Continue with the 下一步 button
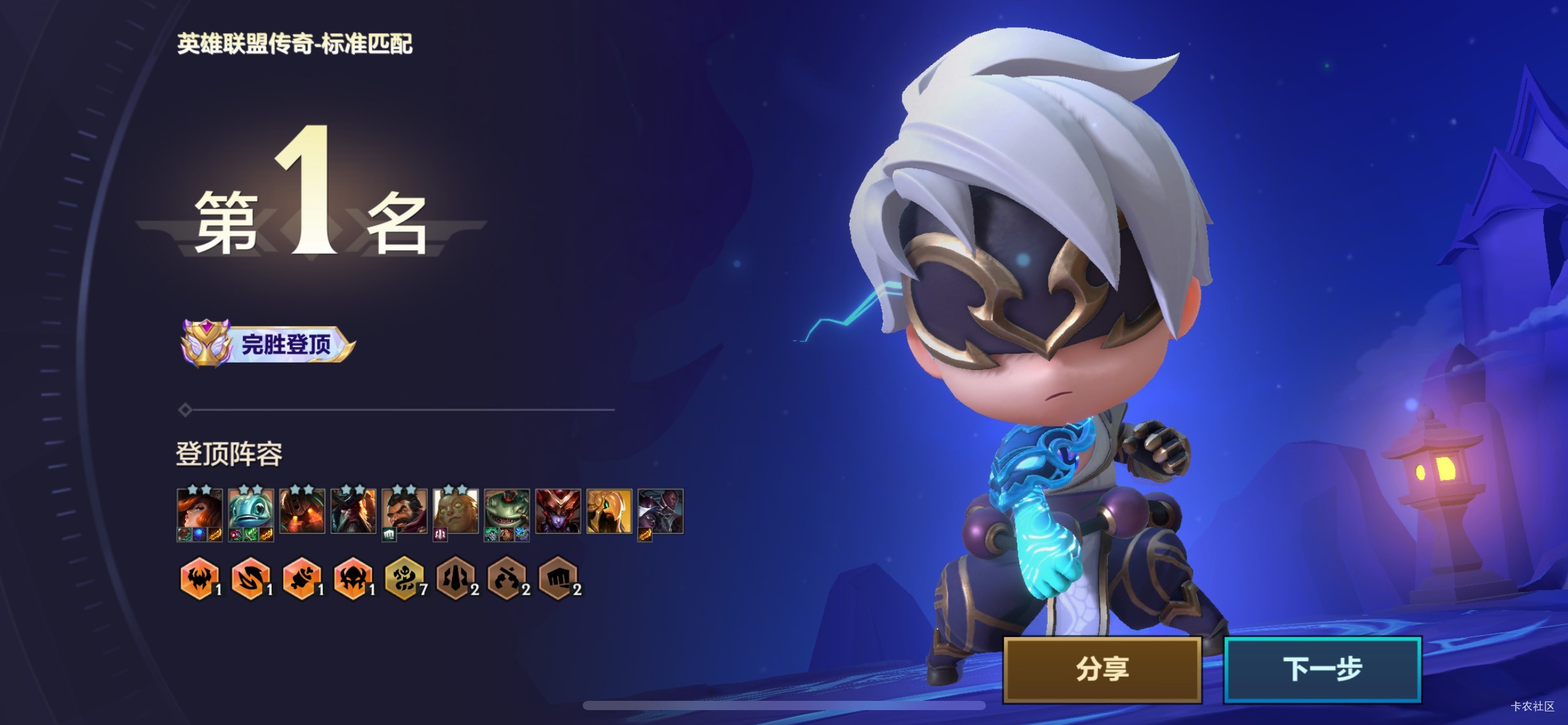The width and height of the screenshot is (1568, 725). pos(1322,669)
